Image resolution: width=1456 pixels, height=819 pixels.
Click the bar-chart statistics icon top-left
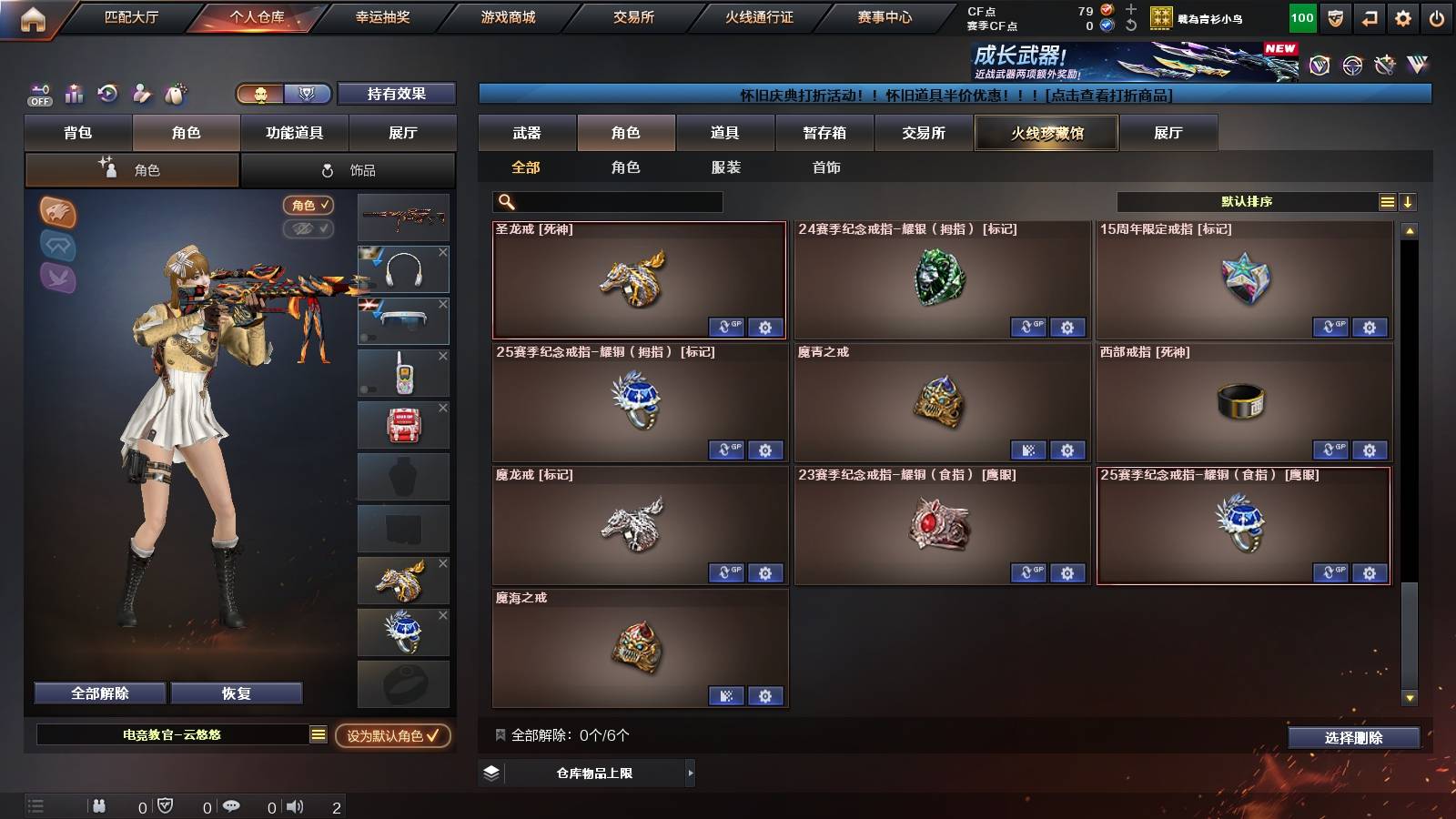tap(74, 94)
